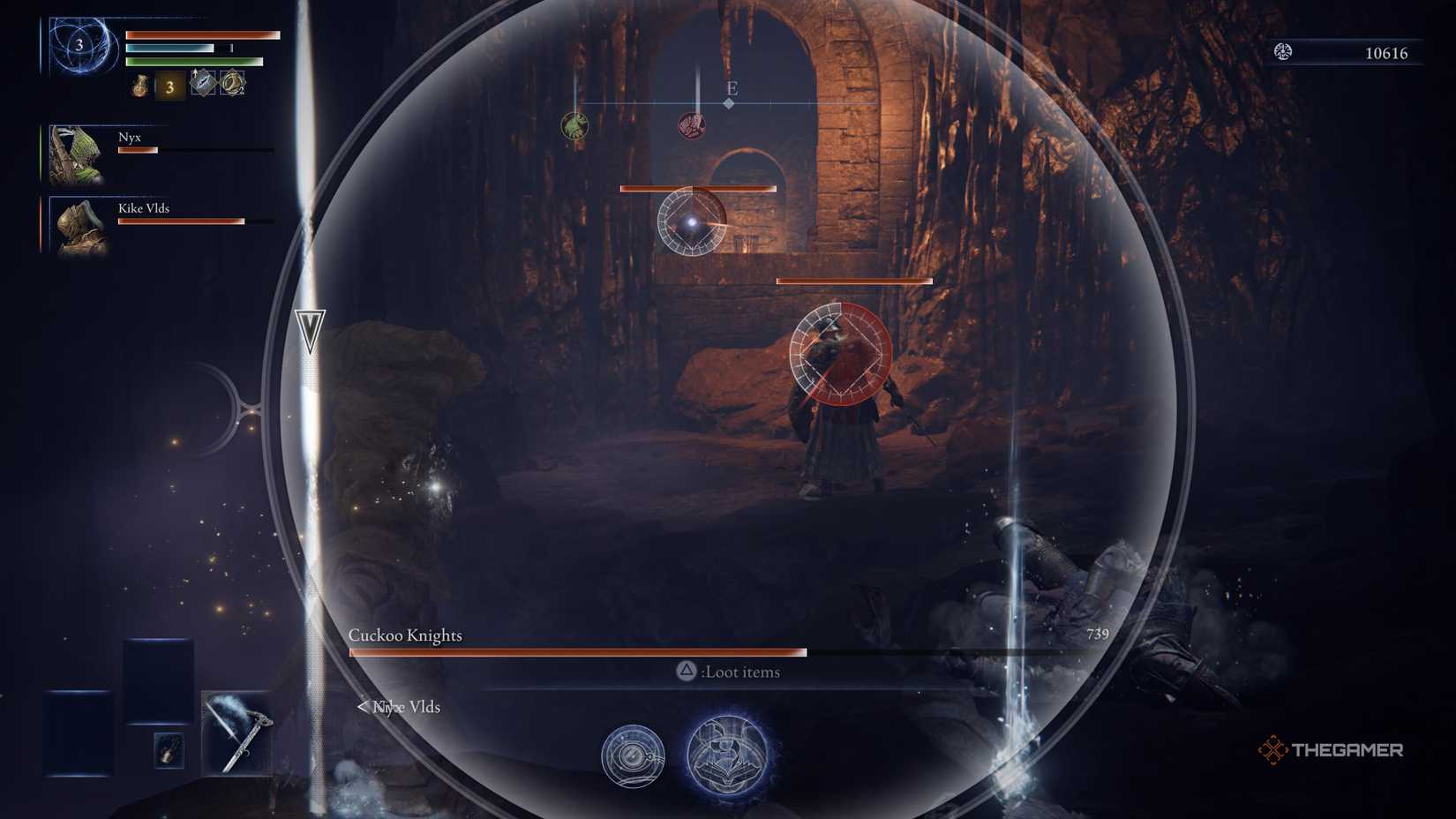Click the rune currency icon beside 10616
This screenshot has height=819, width=1456.
pos(1281,52)
